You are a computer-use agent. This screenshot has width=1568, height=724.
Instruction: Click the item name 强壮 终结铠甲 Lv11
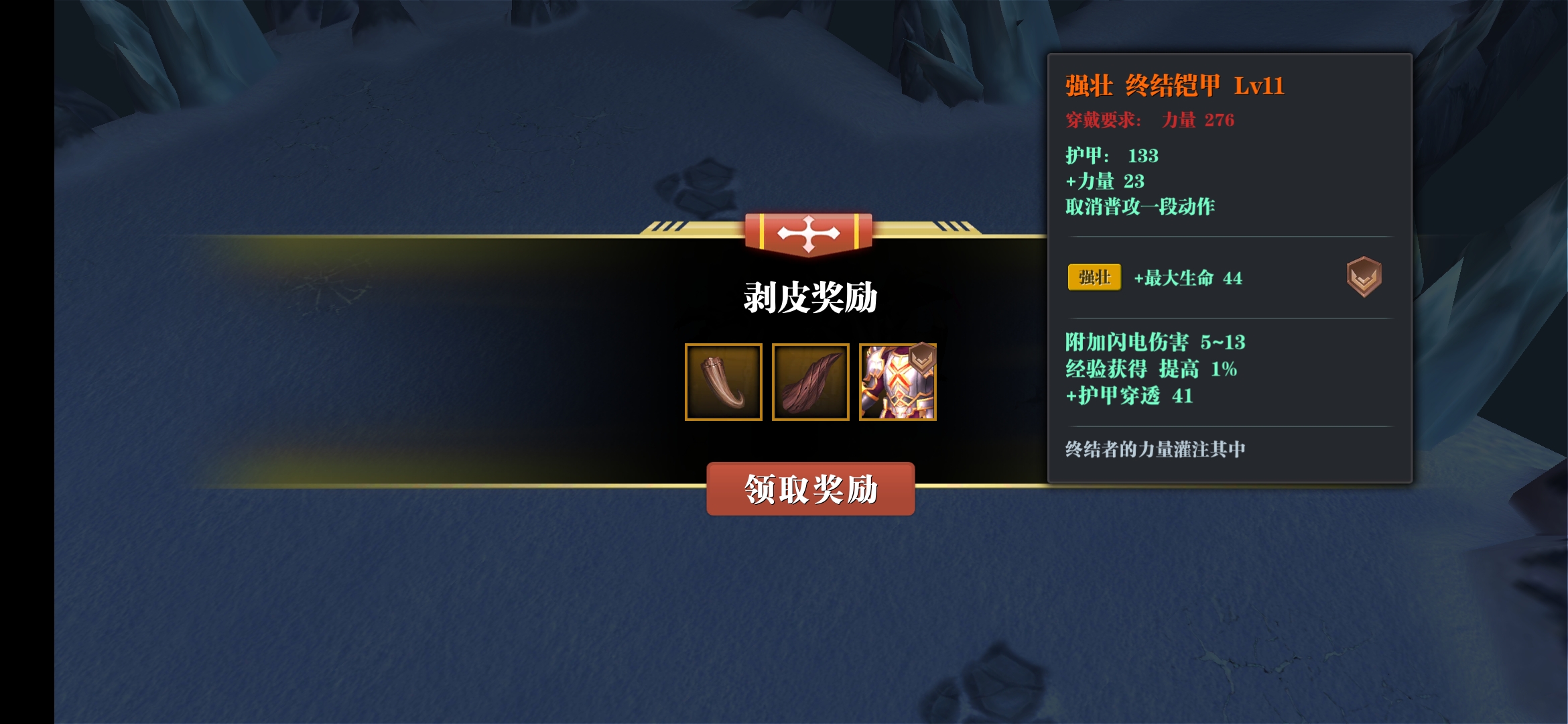click(x=1174, y=86)
